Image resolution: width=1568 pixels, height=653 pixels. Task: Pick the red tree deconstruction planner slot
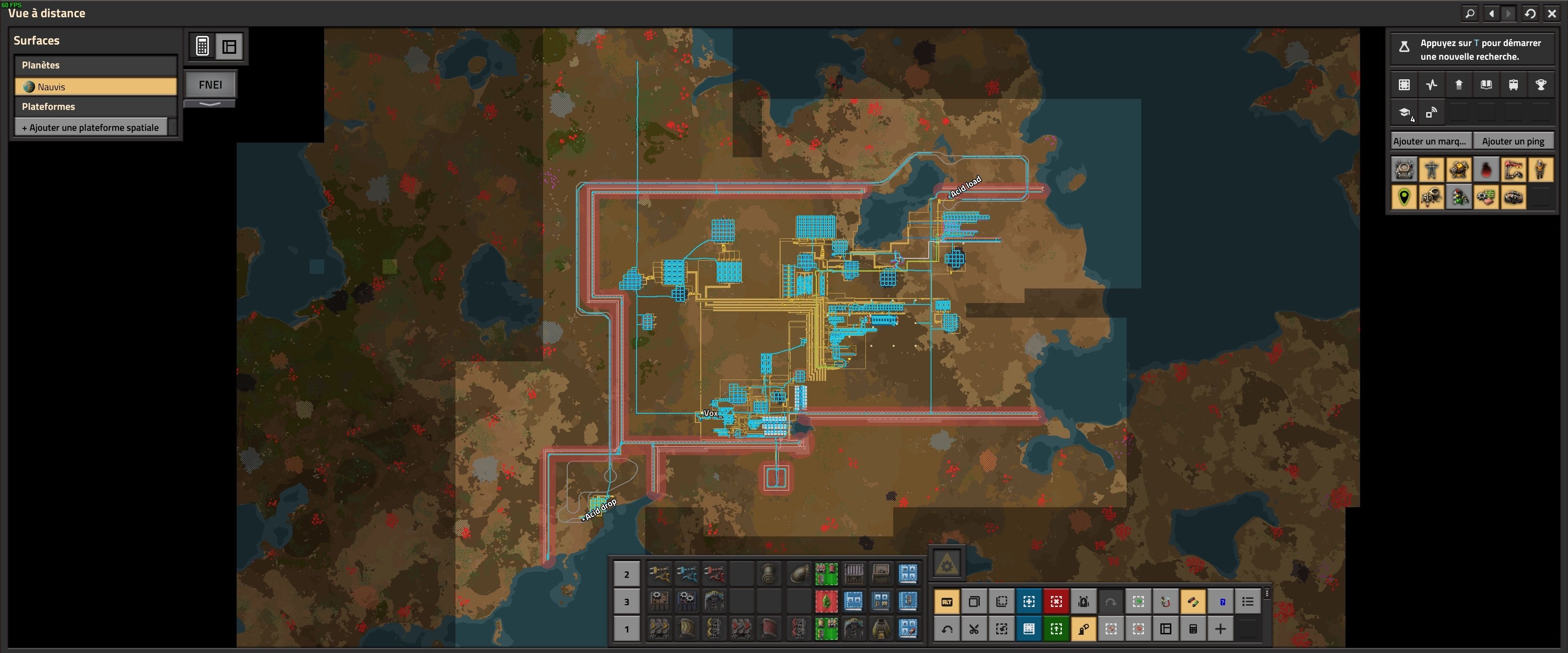826,602
